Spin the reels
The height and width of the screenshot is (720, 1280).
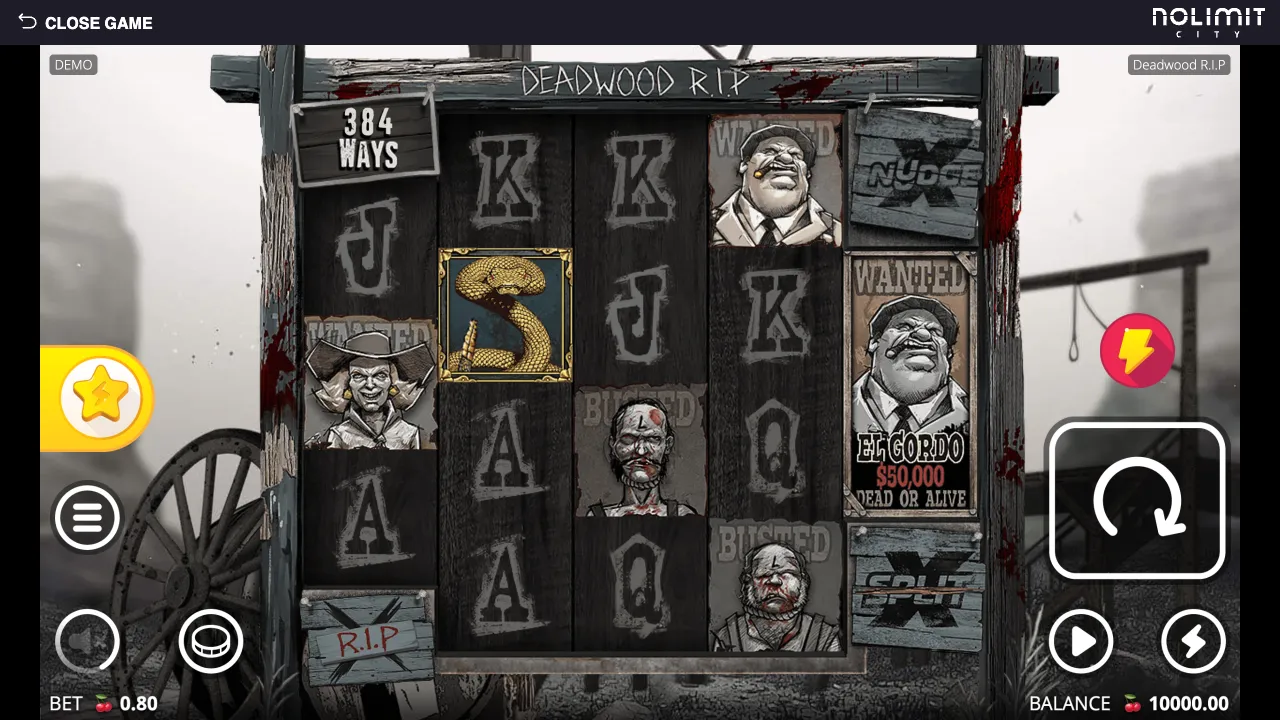click(1137, 500)
